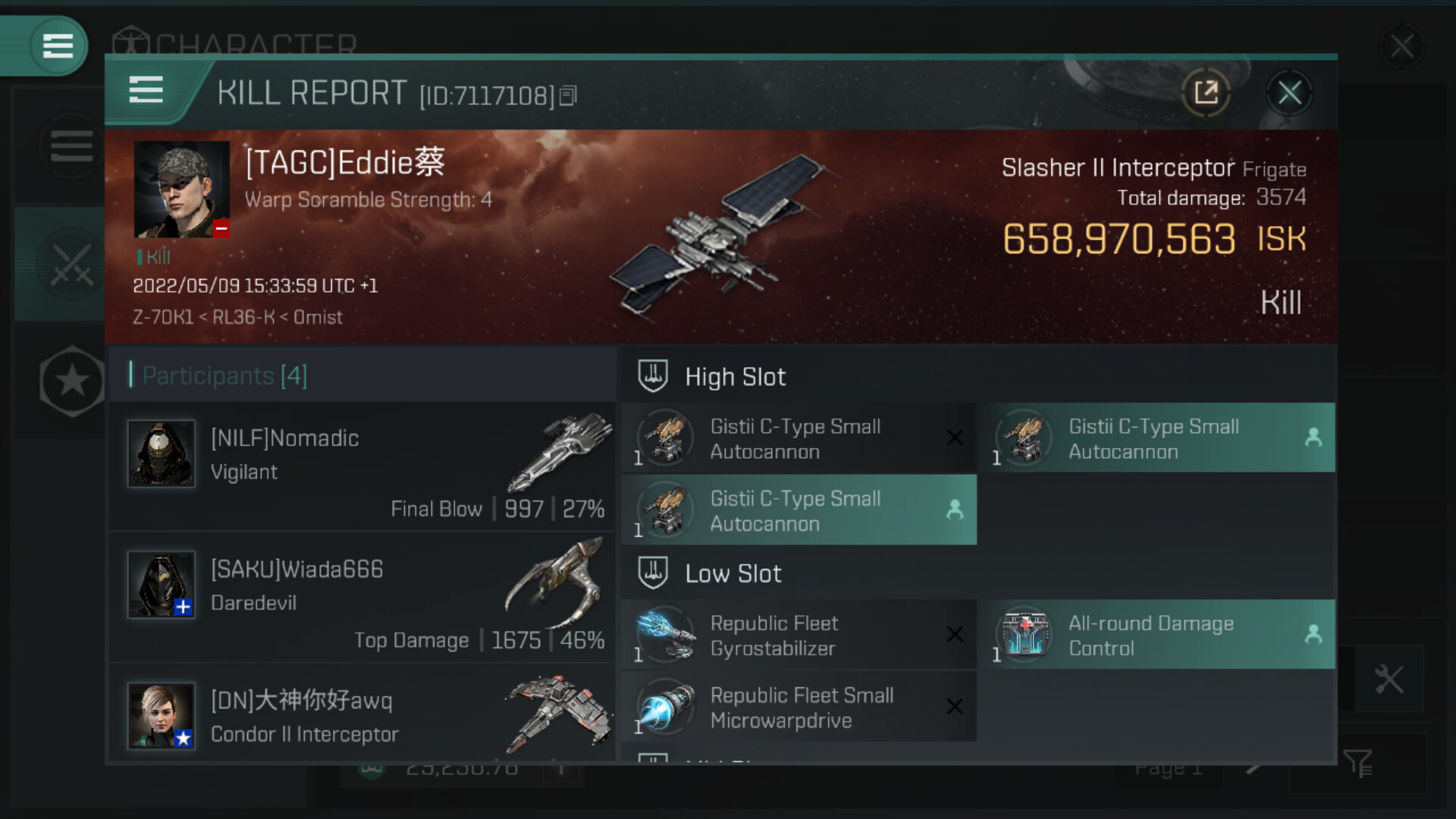Open the star hexagon sidebar tab
The image size is (1456, 819).
coord(72,381)
